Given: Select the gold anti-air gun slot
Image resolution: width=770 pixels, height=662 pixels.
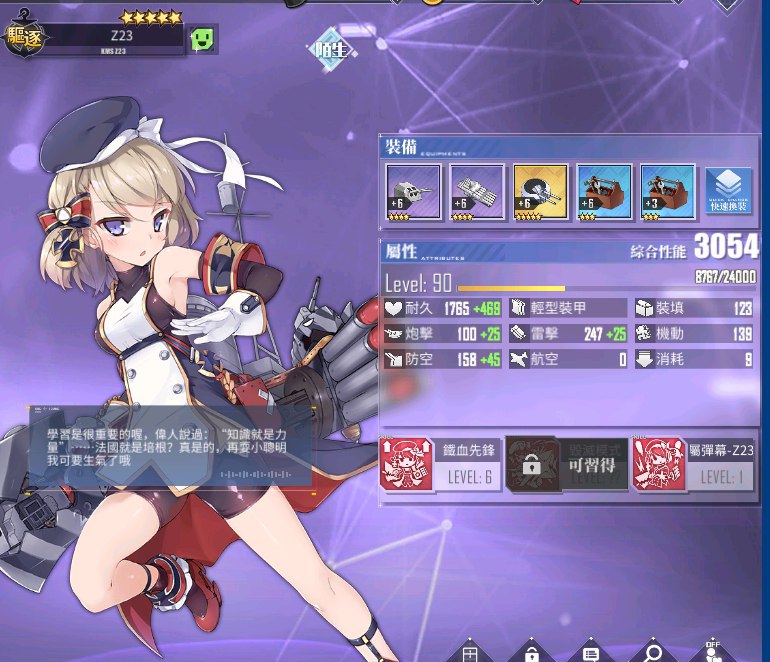Looking at the screenshot, I should (539, 191).
